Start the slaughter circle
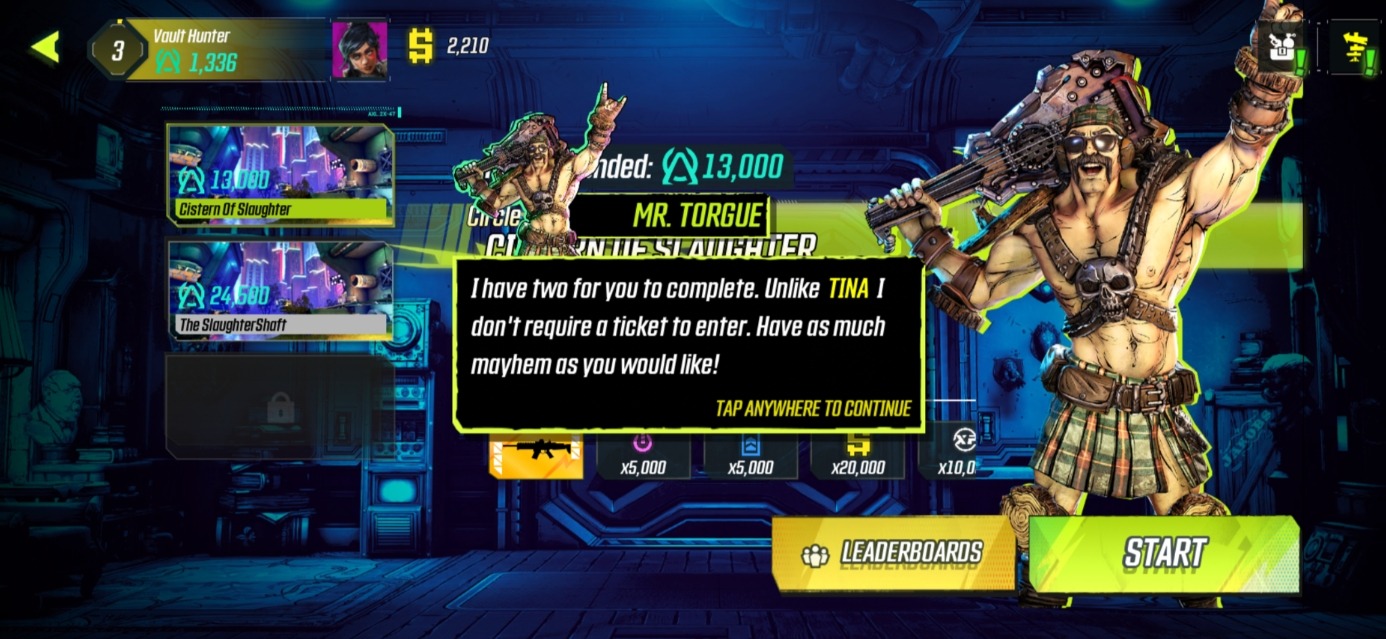1386x639 pixels. tap(1164, 553)
